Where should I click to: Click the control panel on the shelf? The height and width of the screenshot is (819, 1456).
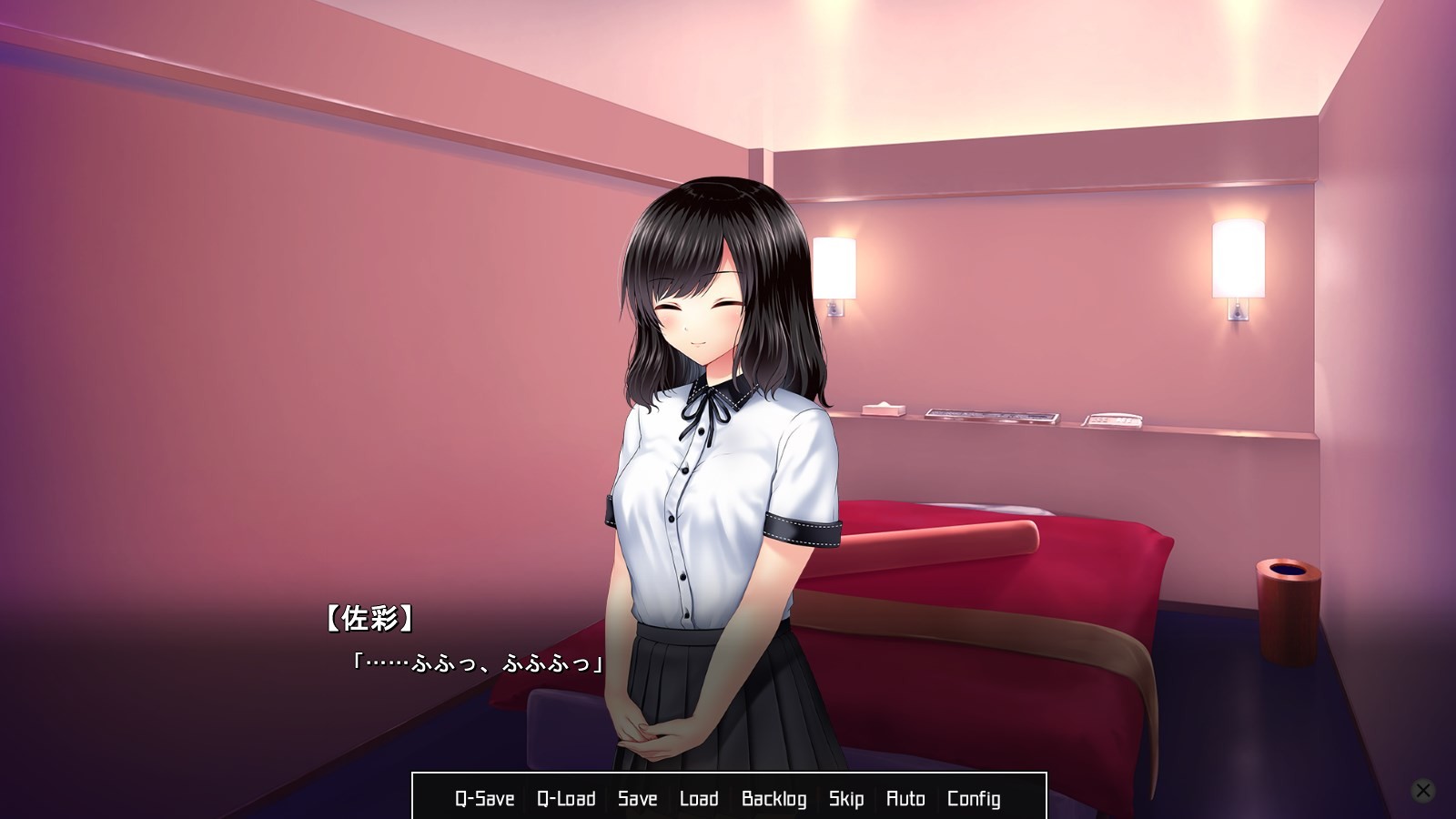[992, 416]
